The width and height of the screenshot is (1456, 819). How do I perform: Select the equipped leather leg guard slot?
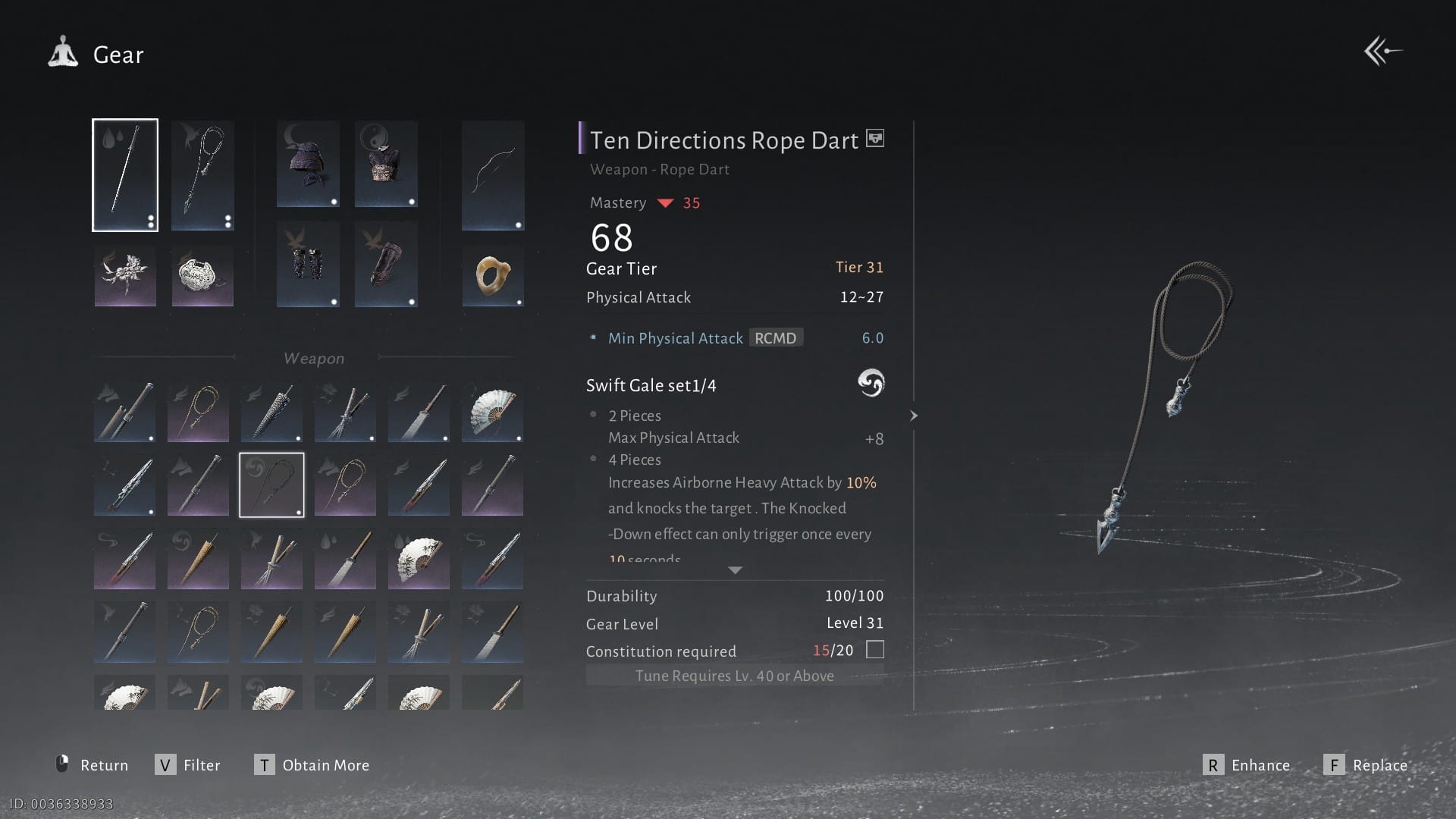tap(386, 265)
